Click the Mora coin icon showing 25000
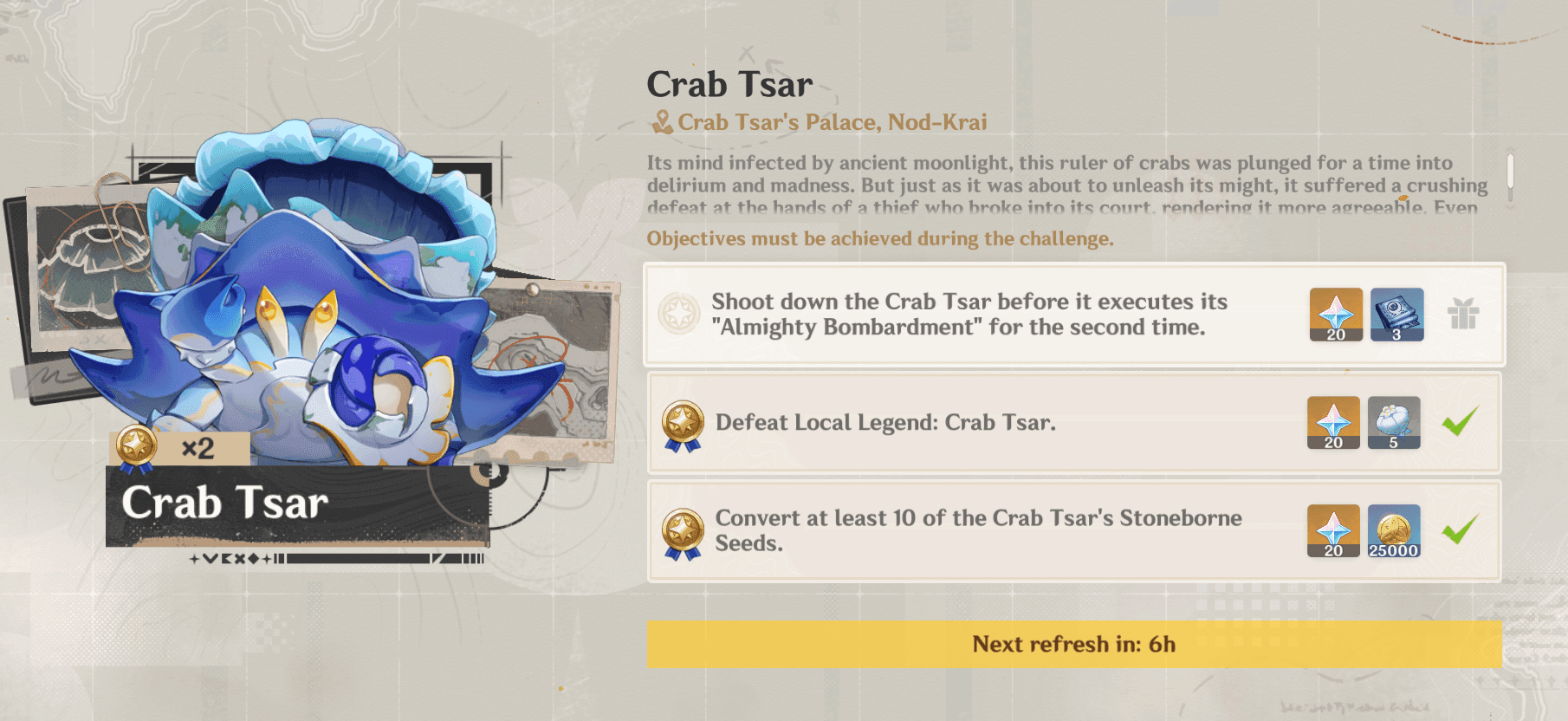1568x721 pixels. (1395, 532)
